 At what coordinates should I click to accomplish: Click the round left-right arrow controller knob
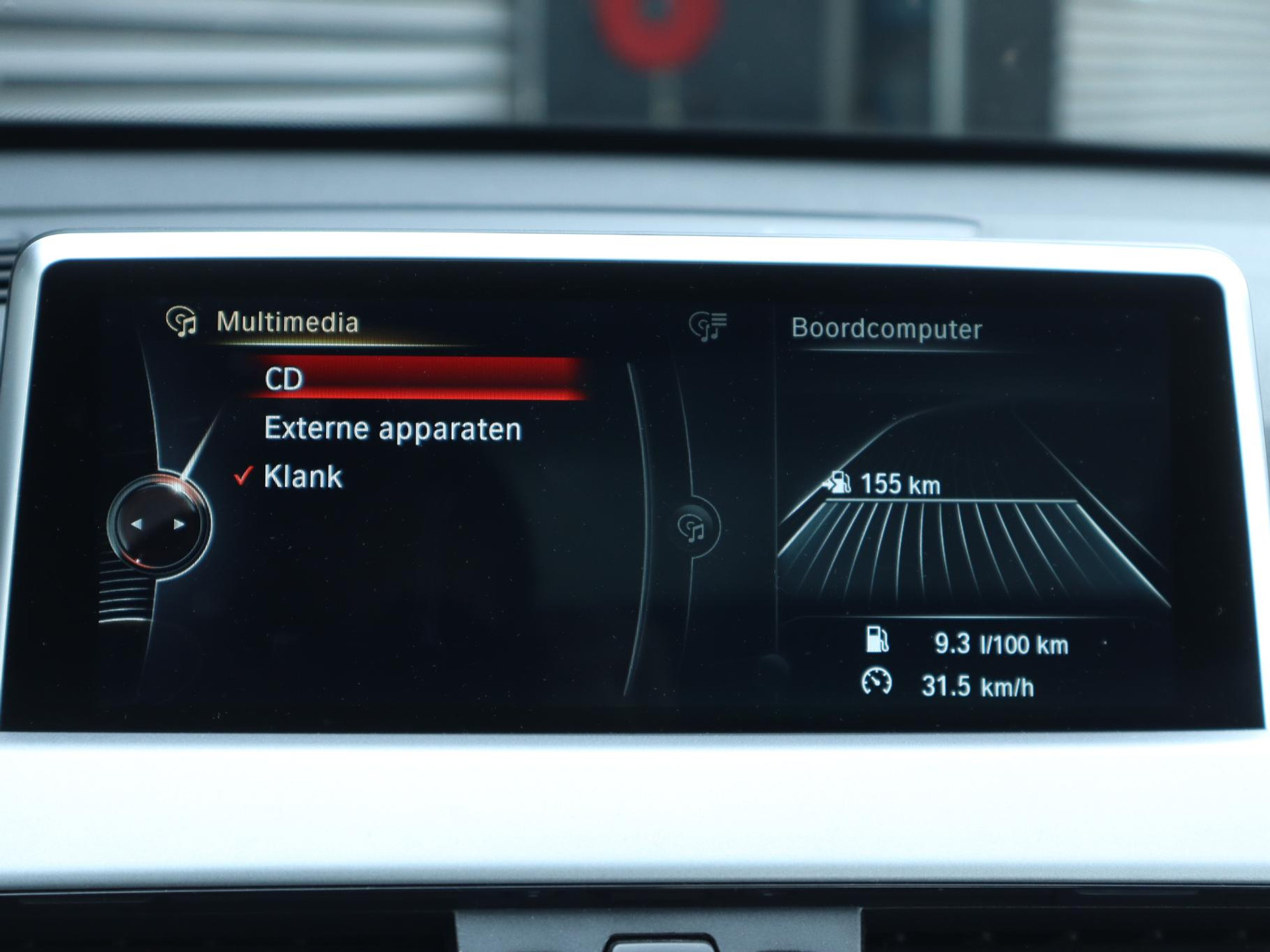158,524
